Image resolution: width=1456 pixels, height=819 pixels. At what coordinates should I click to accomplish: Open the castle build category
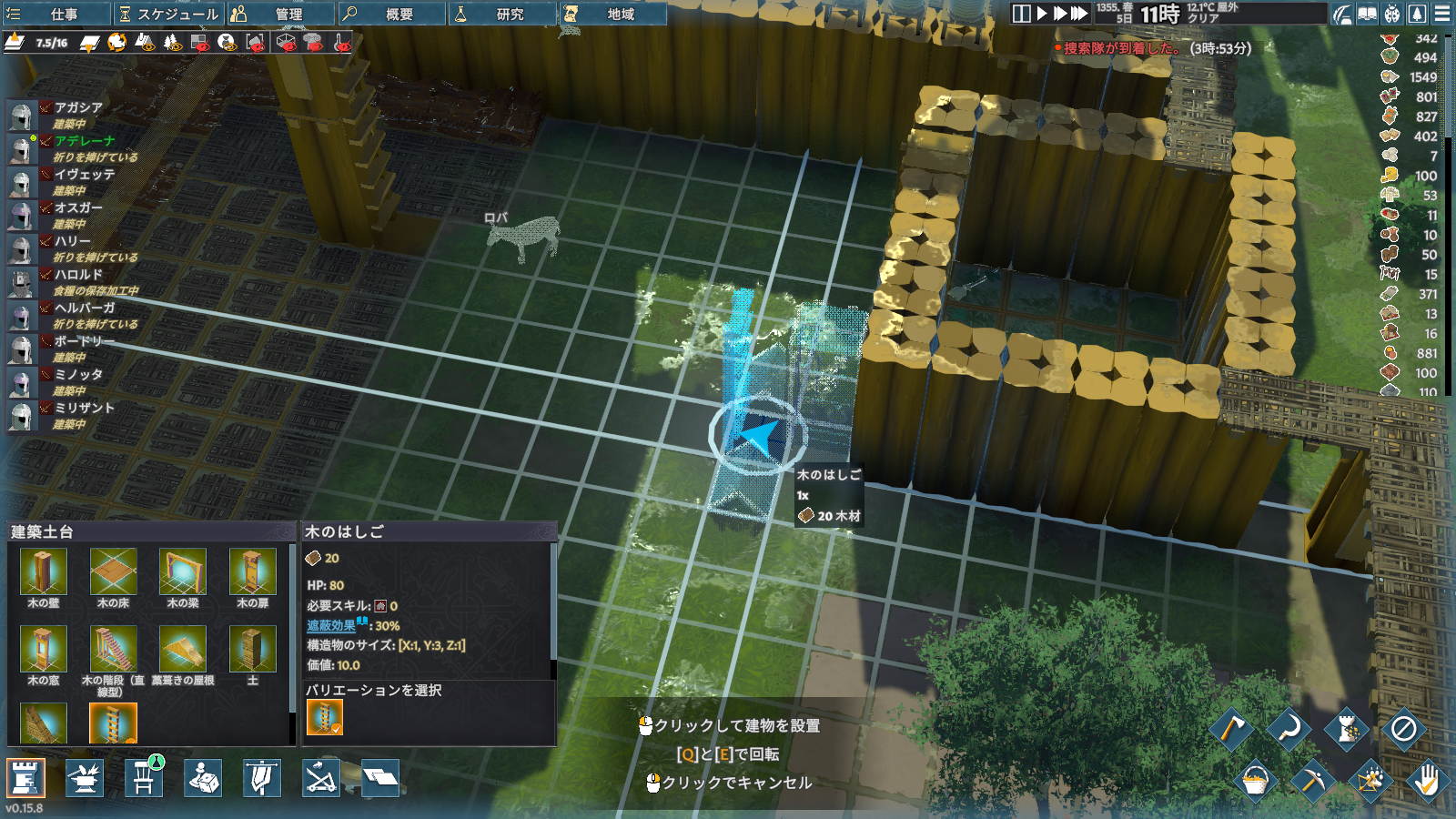[x=25, y=778]
